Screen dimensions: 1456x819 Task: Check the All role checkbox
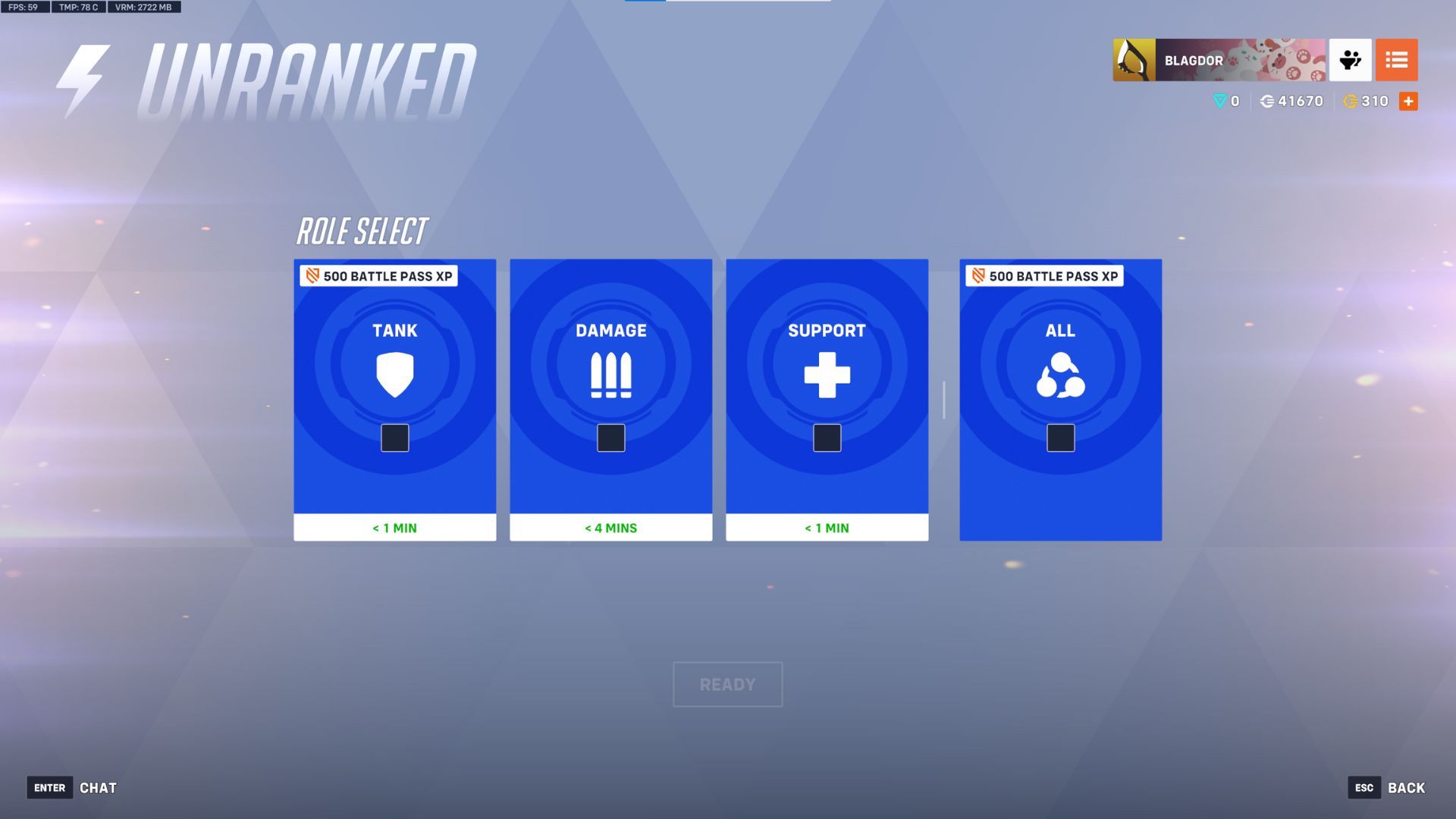[1060, 438]
